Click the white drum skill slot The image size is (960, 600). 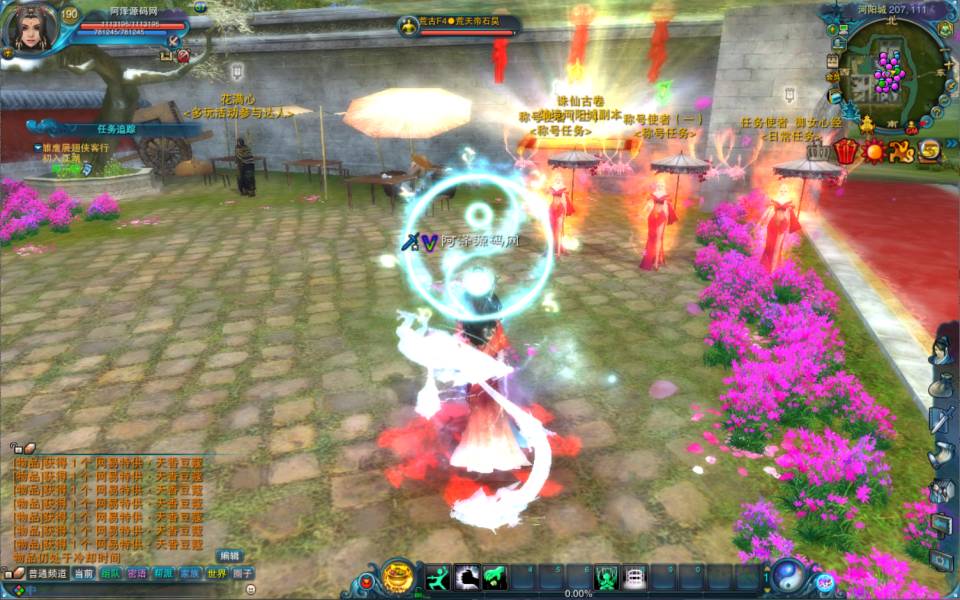[x=634, y=577]
